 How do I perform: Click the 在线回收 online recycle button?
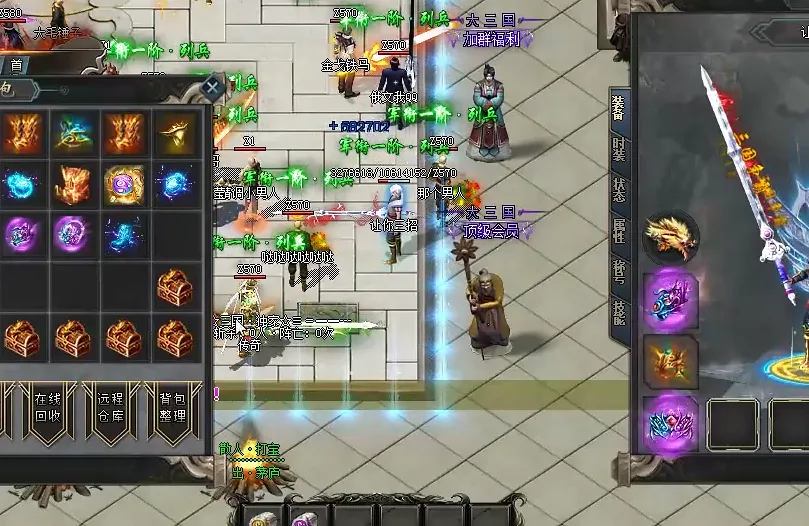tap(47, 408)
